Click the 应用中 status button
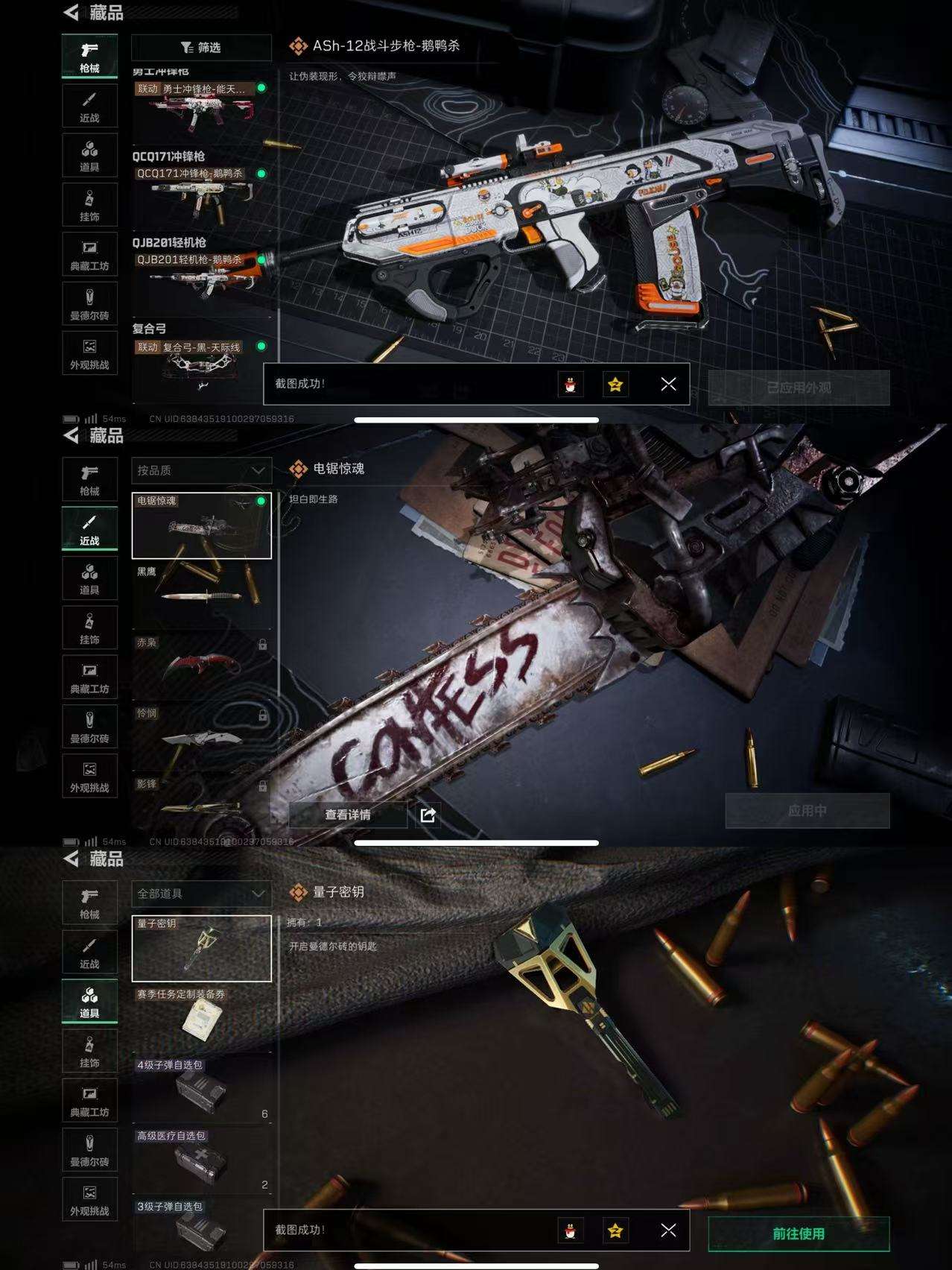 tap(807, 810)
